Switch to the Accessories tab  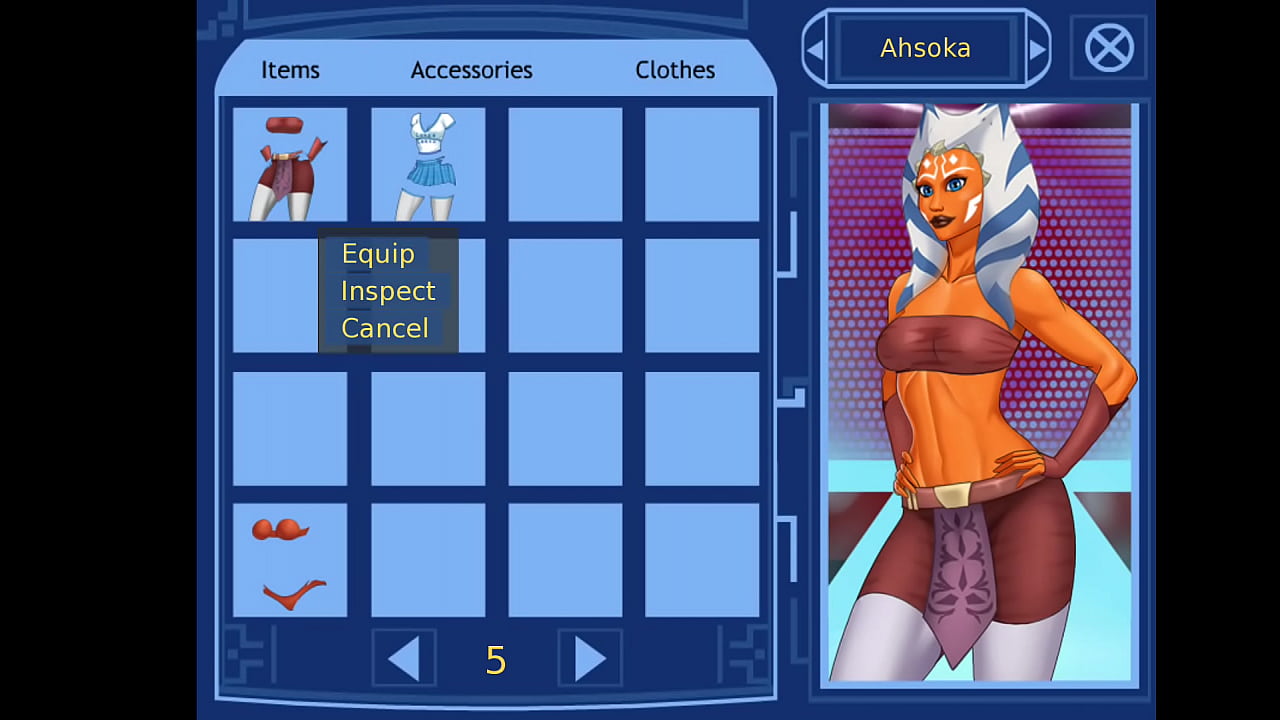471,70
